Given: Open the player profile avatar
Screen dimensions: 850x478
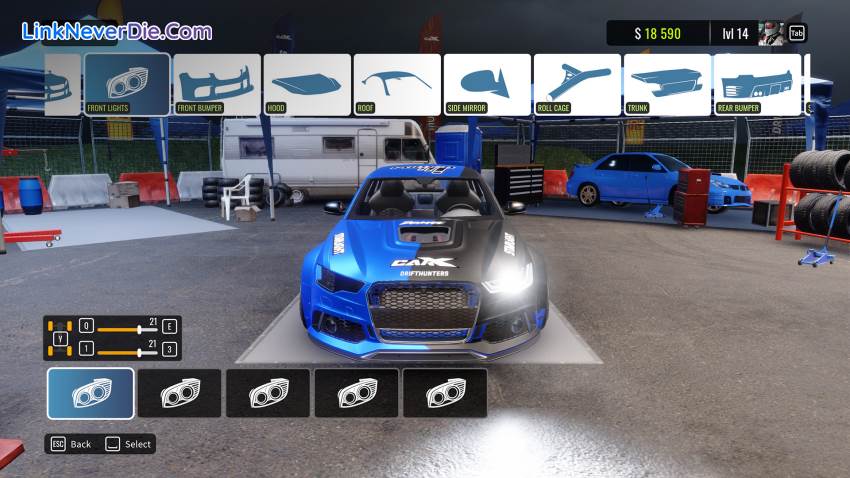Looking at the screenshot, I should coord(771,33).
